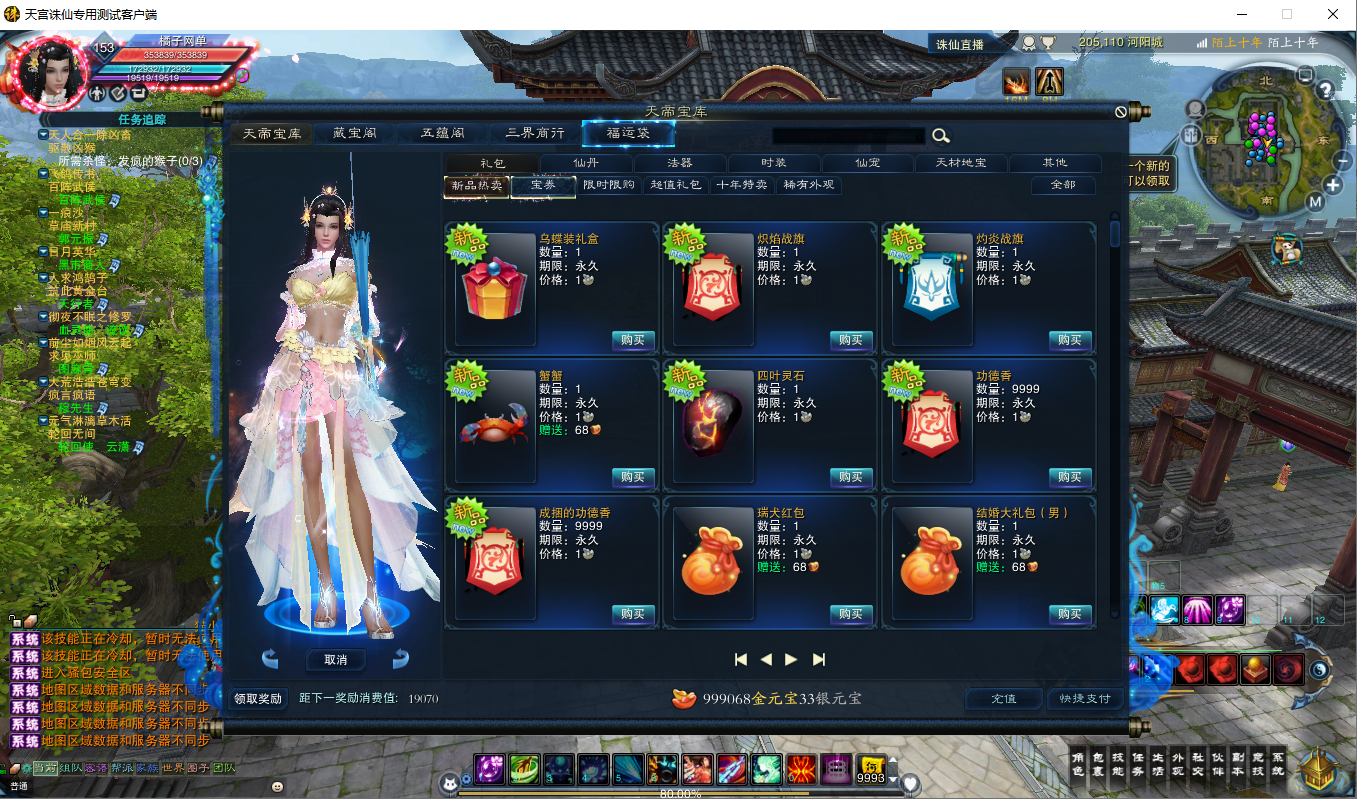
Task: Choose the 仙丹 item category
Action: coord(586,163)
